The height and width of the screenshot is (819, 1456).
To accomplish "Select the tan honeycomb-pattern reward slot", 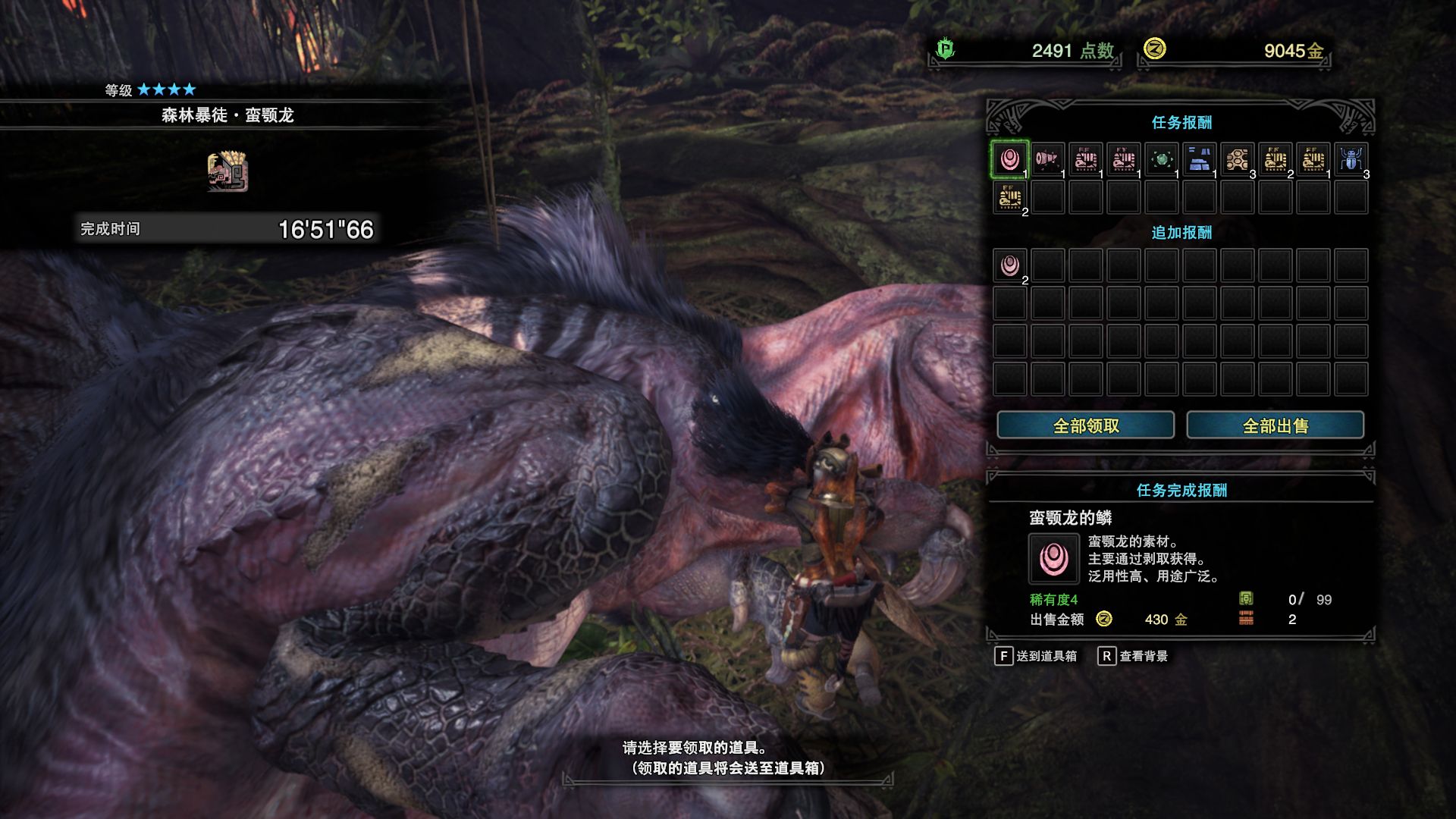I will pos(1237,159).
